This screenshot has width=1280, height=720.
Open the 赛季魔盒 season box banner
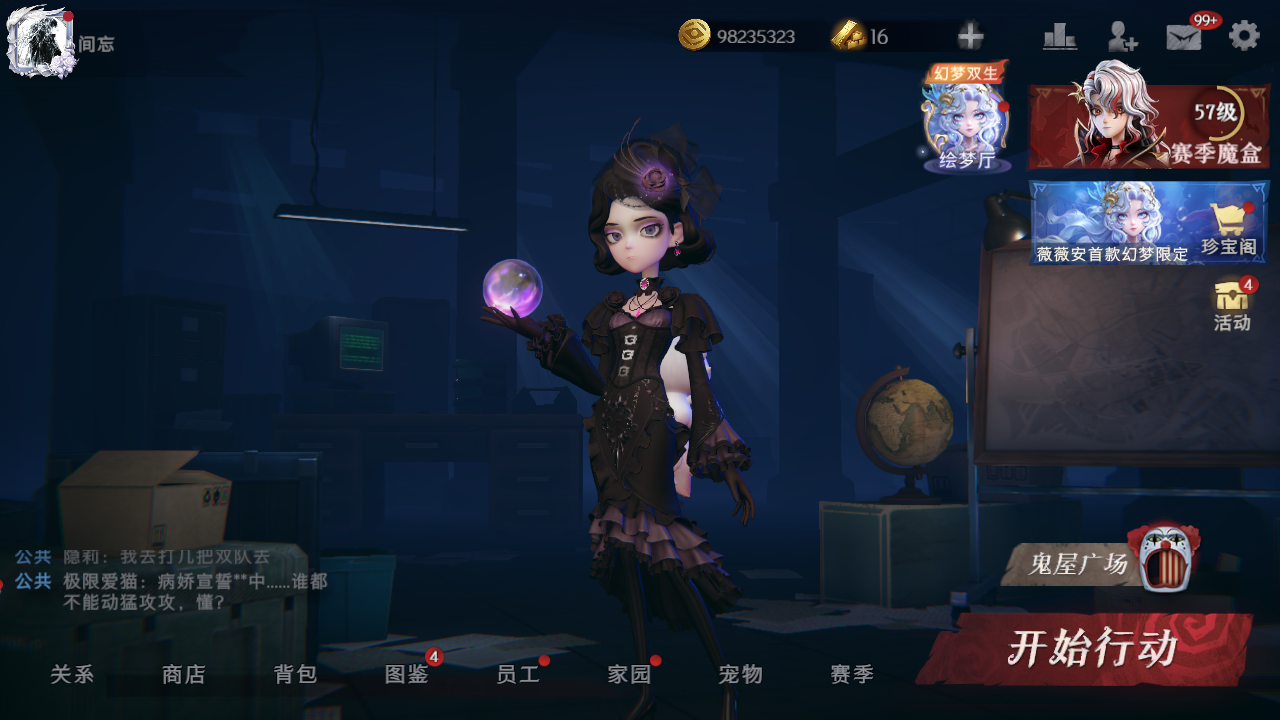(1149, 126)
